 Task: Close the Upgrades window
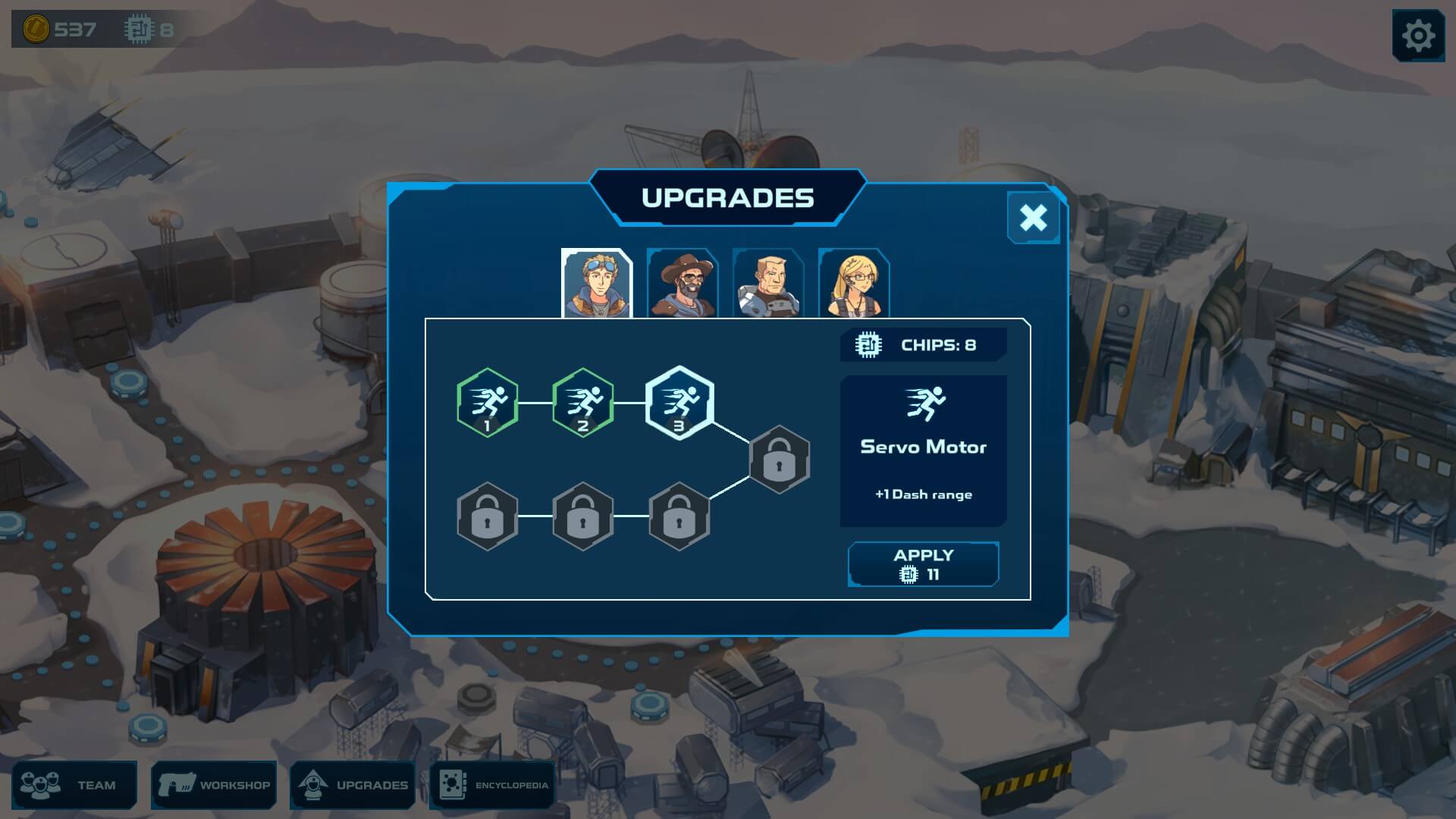1033,218
